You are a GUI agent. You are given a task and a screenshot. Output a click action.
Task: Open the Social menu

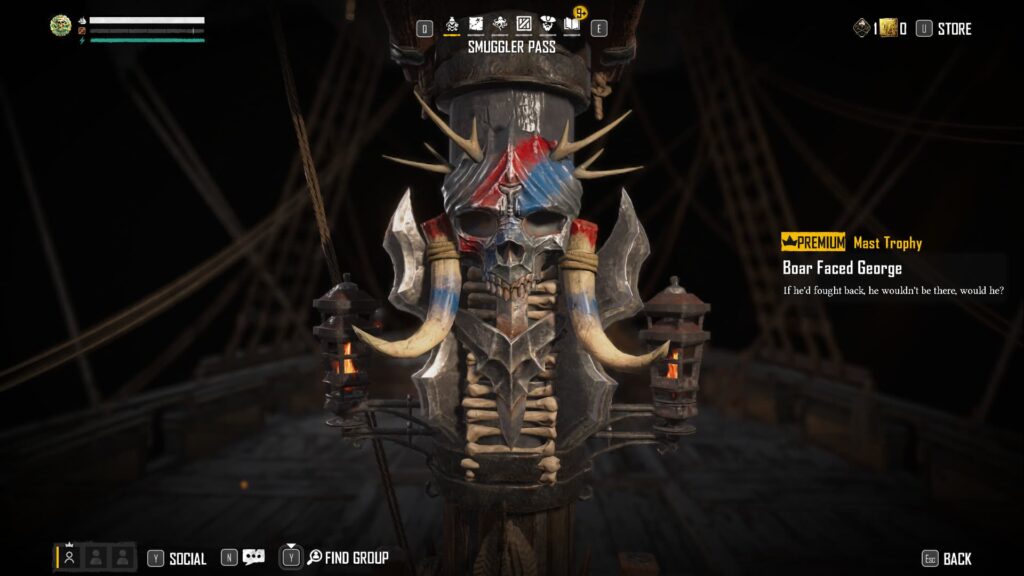coord(187,559)
